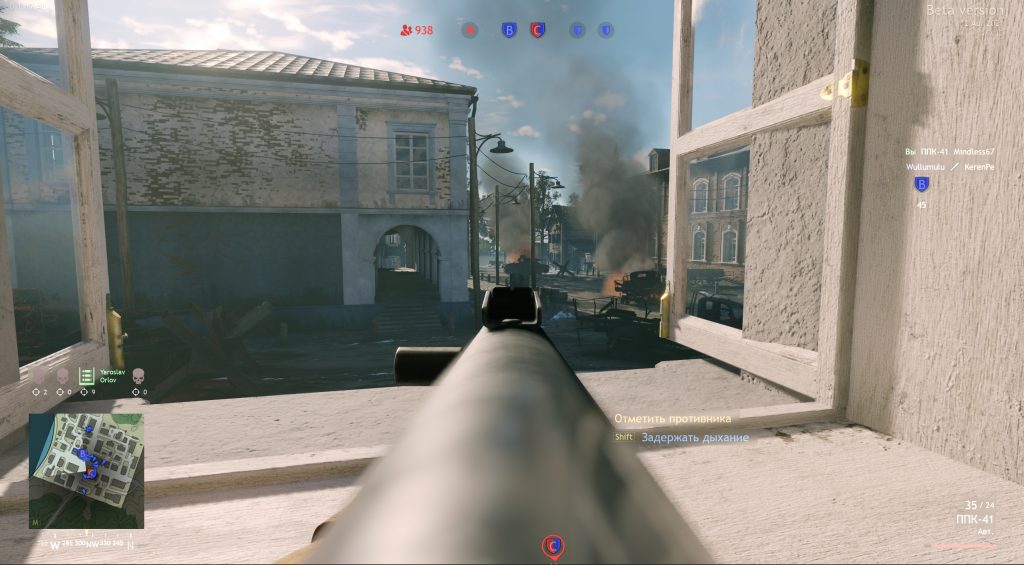Click the red dot objective icon

coord(470,31)
